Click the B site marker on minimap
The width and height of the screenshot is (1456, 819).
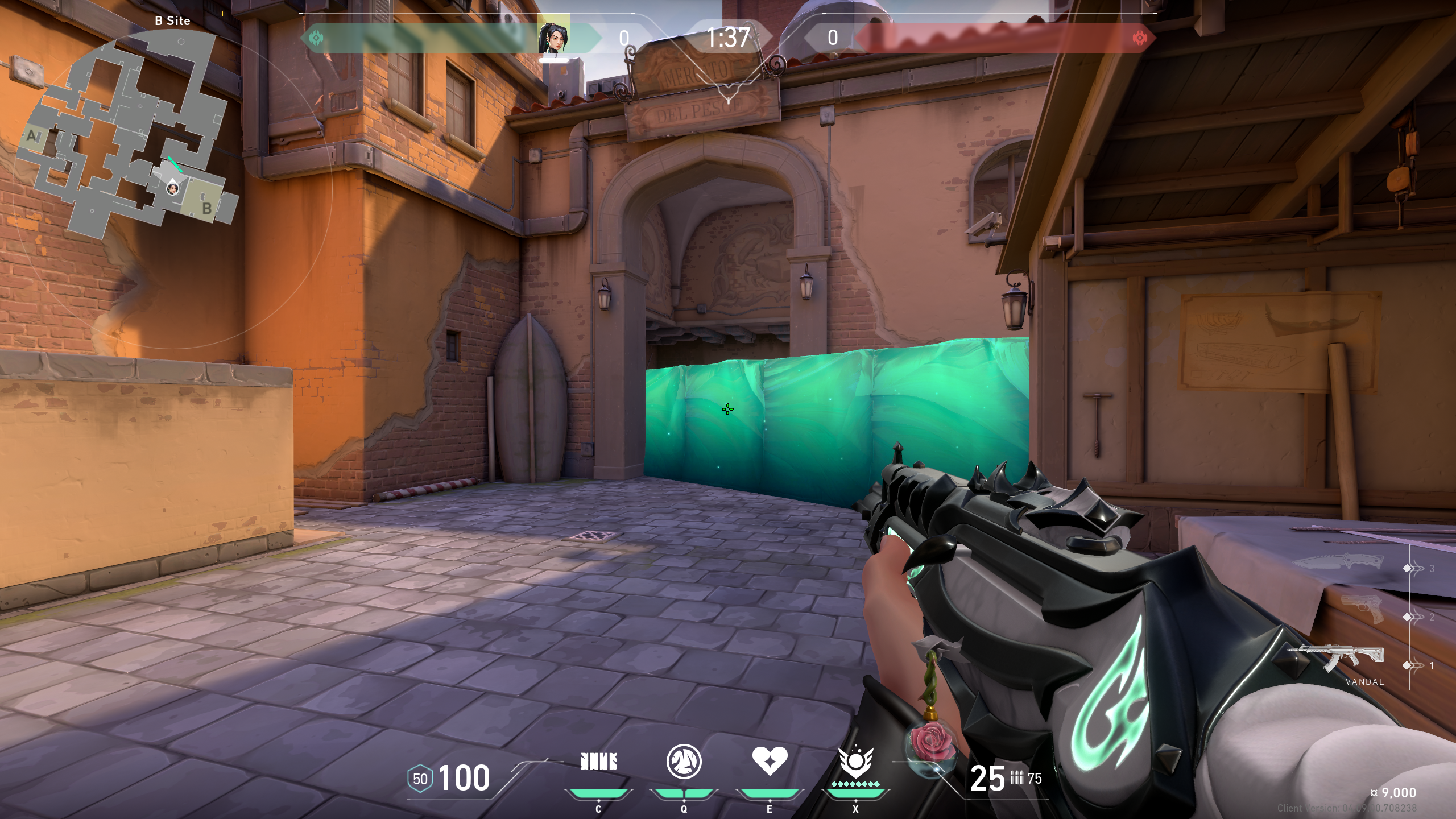(207, 208)
